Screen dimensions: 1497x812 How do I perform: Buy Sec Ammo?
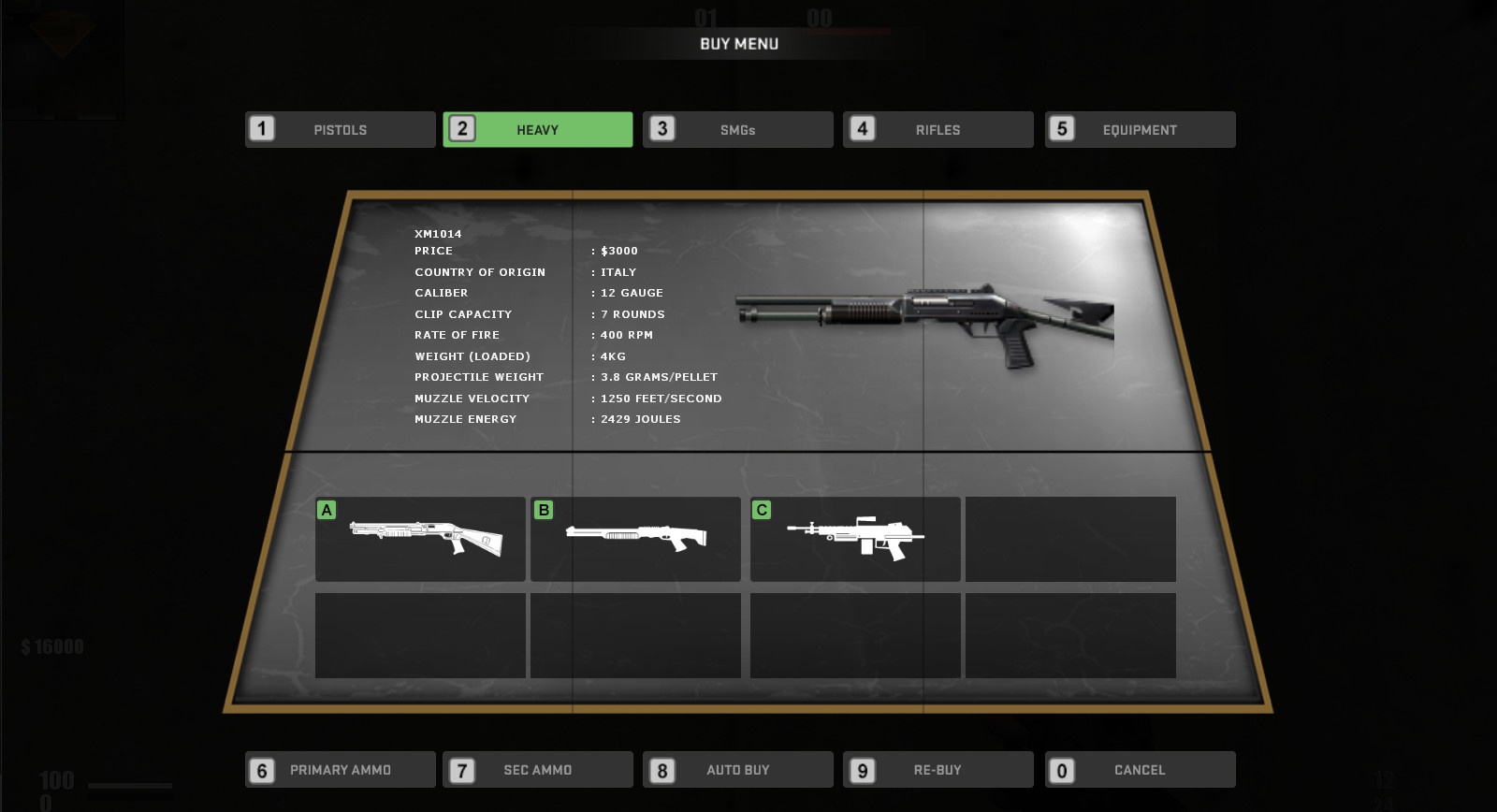[x=538, y=770]
